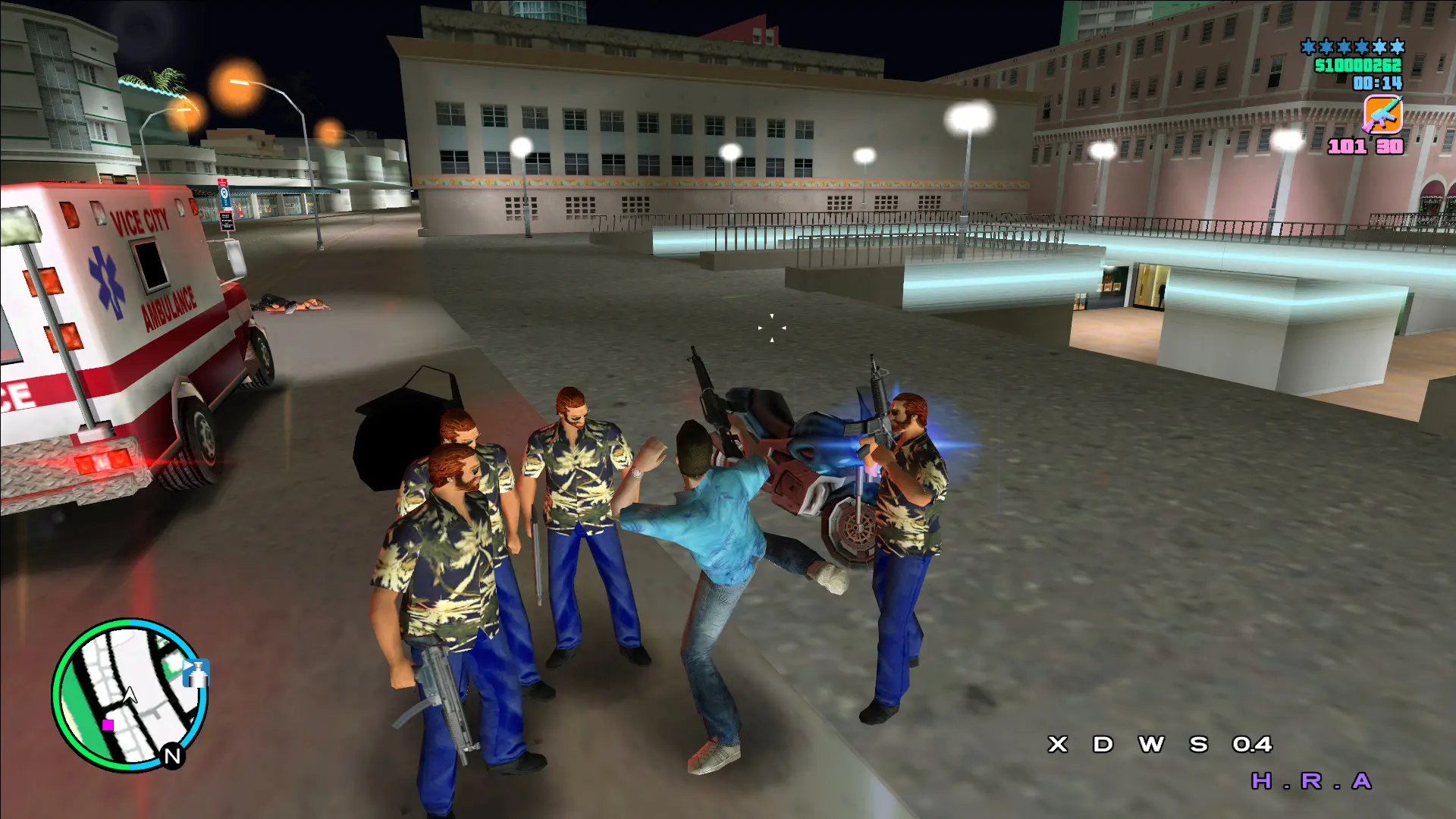Click the Pay 'n' Spray blip on radar
Viewport: 1456px width, 819px height.
[196, 673]
